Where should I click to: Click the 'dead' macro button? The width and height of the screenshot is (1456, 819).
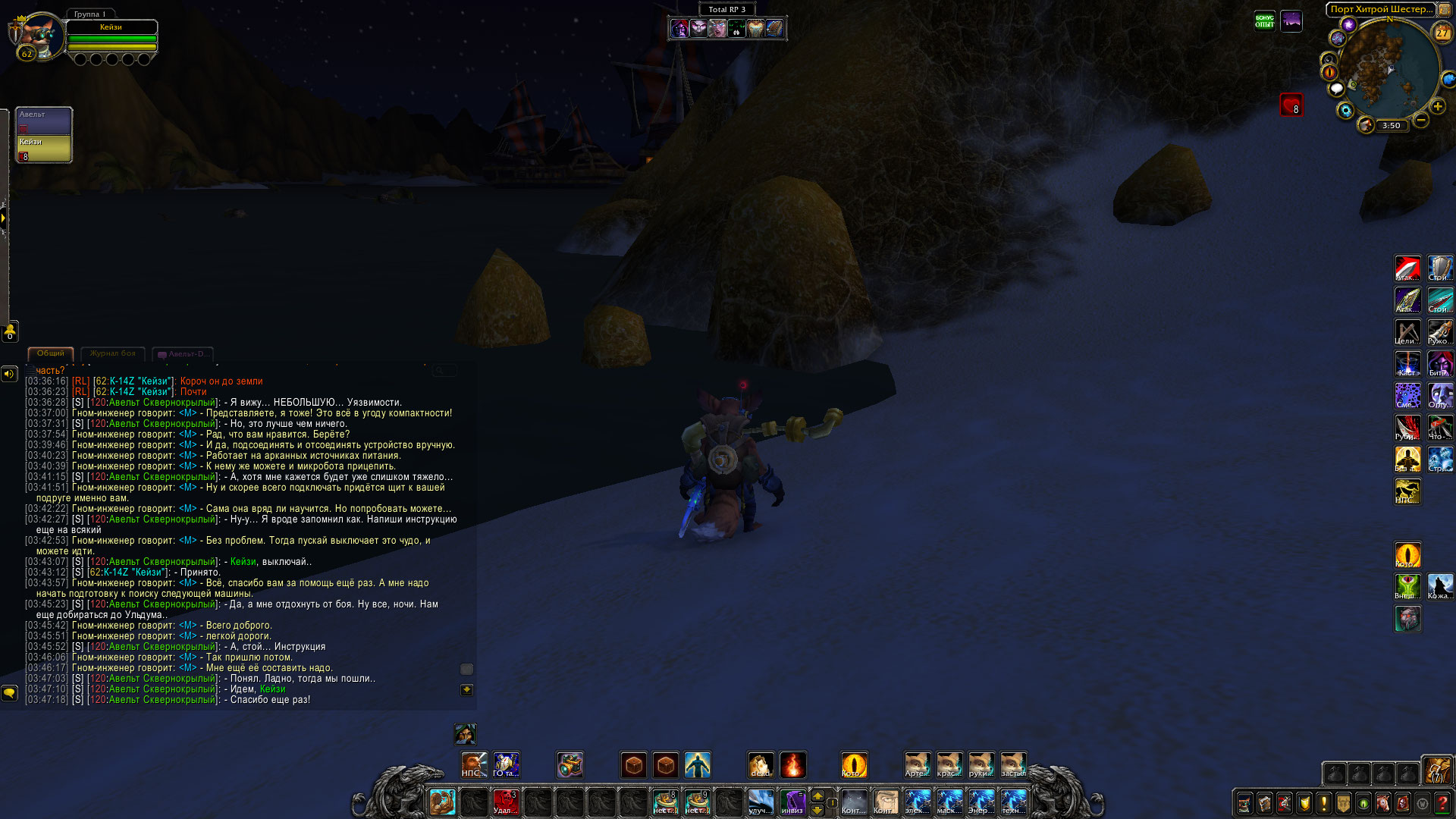[761, 765]
